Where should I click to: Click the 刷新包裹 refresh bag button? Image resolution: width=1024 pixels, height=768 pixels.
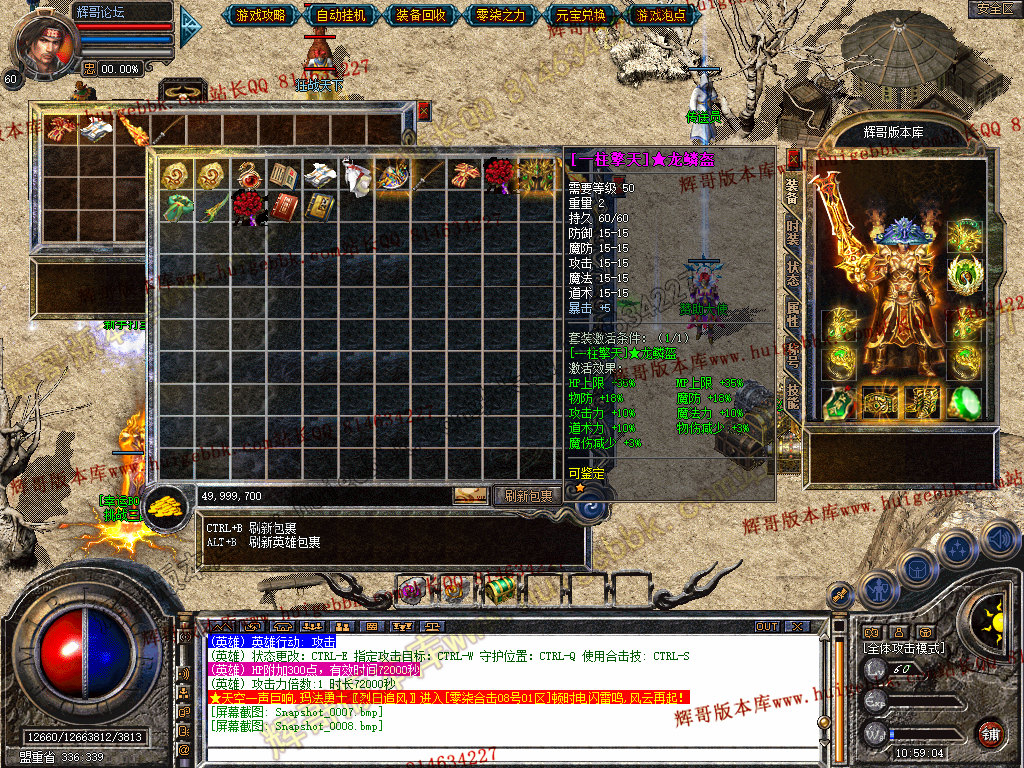pos(528,495)
